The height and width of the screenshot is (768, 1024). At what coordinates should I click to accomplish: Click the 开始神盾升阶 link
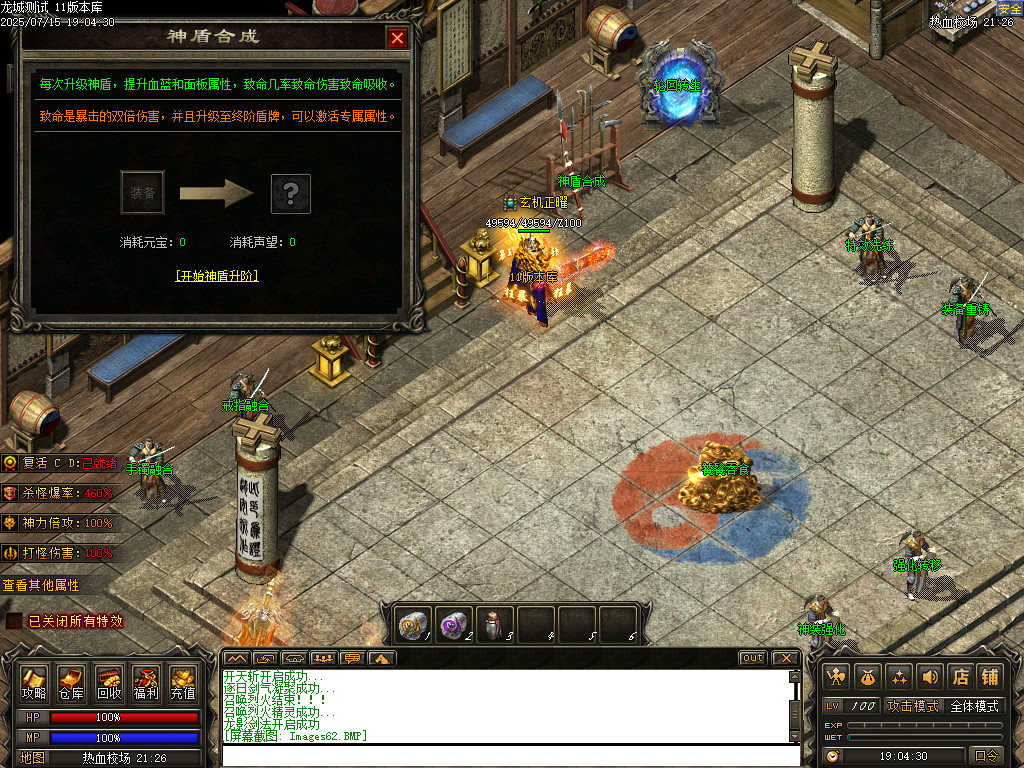(x=217, y=275)
